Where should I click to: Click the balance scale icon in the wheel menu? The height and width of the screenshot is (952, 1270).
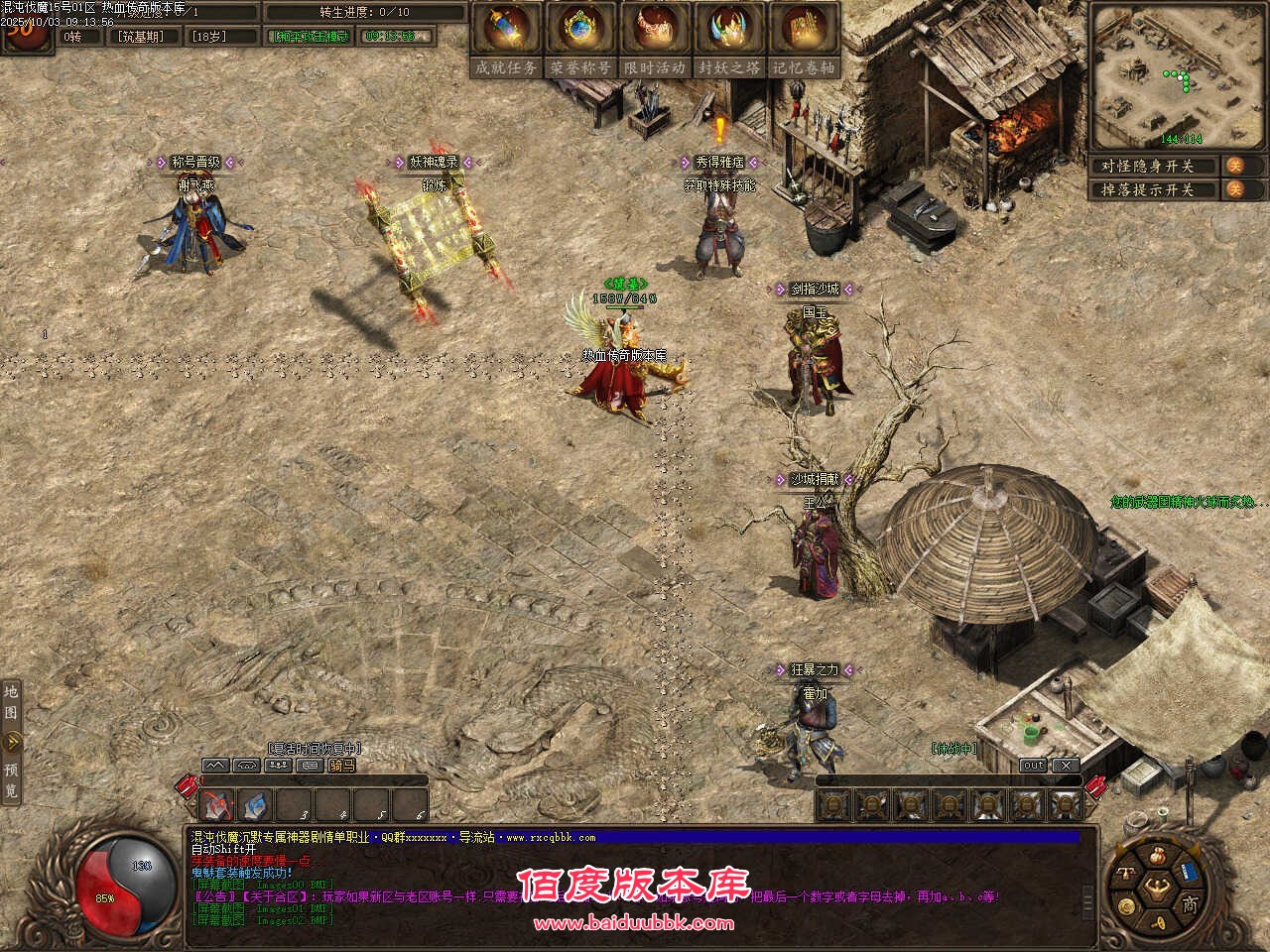point(1125,873)
